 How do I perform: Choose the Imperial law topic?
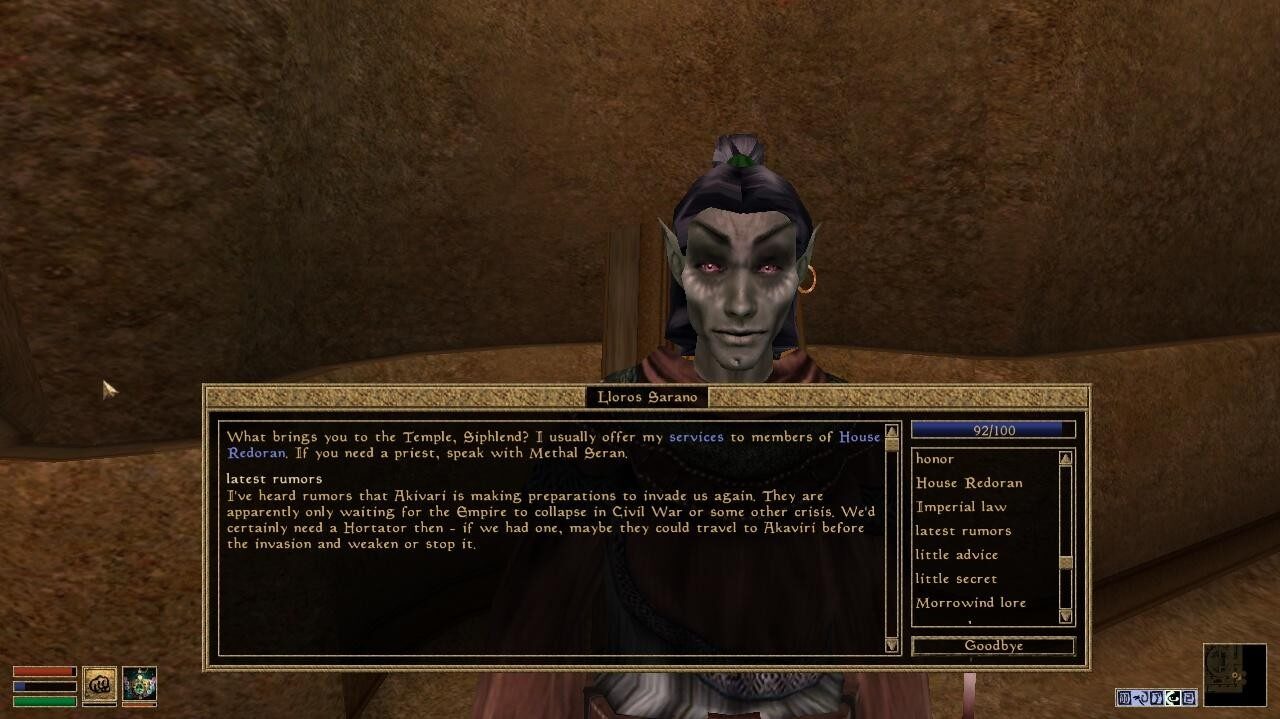[x=961, y=507]
